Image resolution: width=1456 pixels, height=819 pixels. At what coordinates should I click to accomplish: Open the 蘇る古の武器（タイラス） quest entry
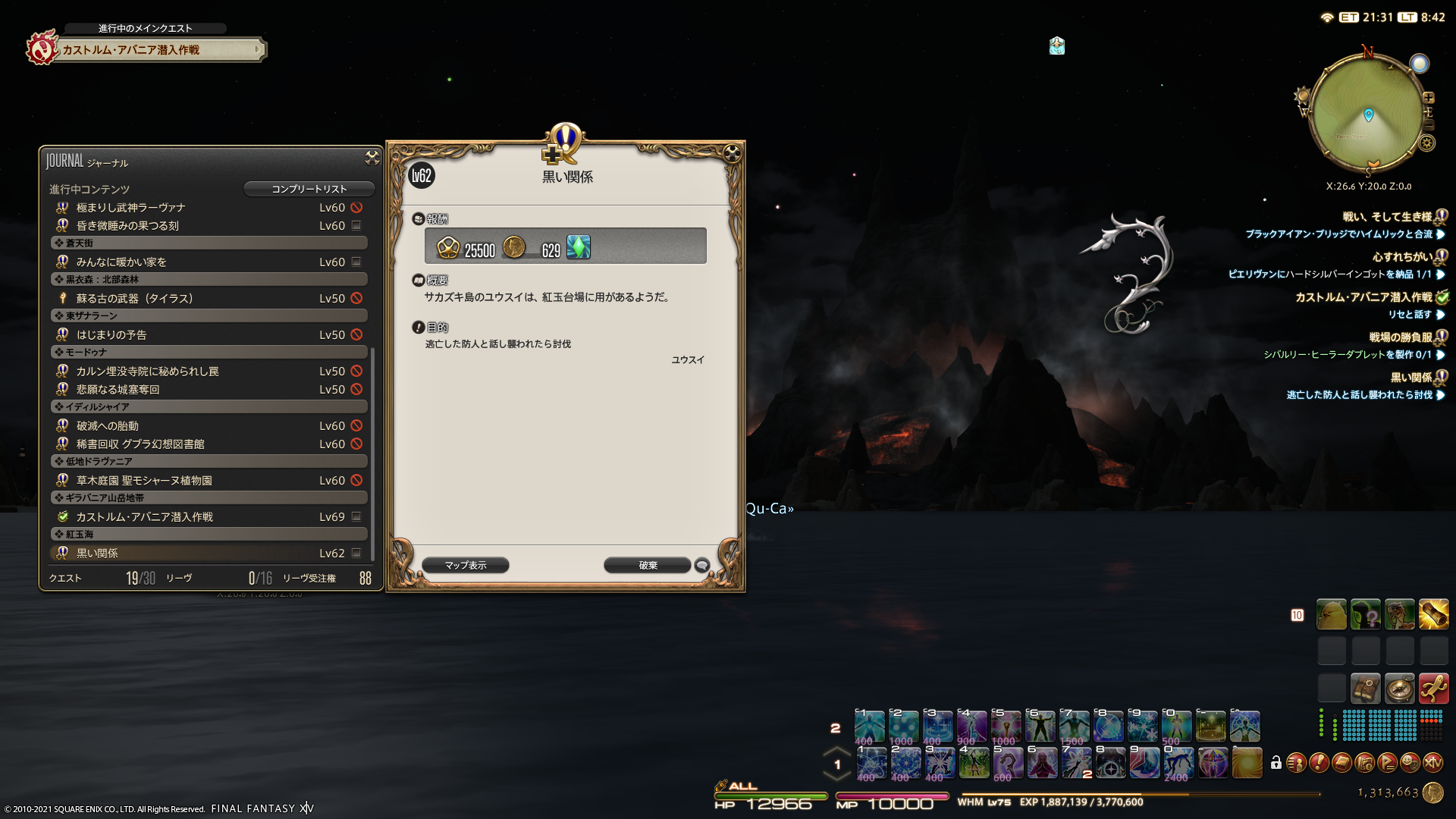pyautogui.click(x=134, y=298)
